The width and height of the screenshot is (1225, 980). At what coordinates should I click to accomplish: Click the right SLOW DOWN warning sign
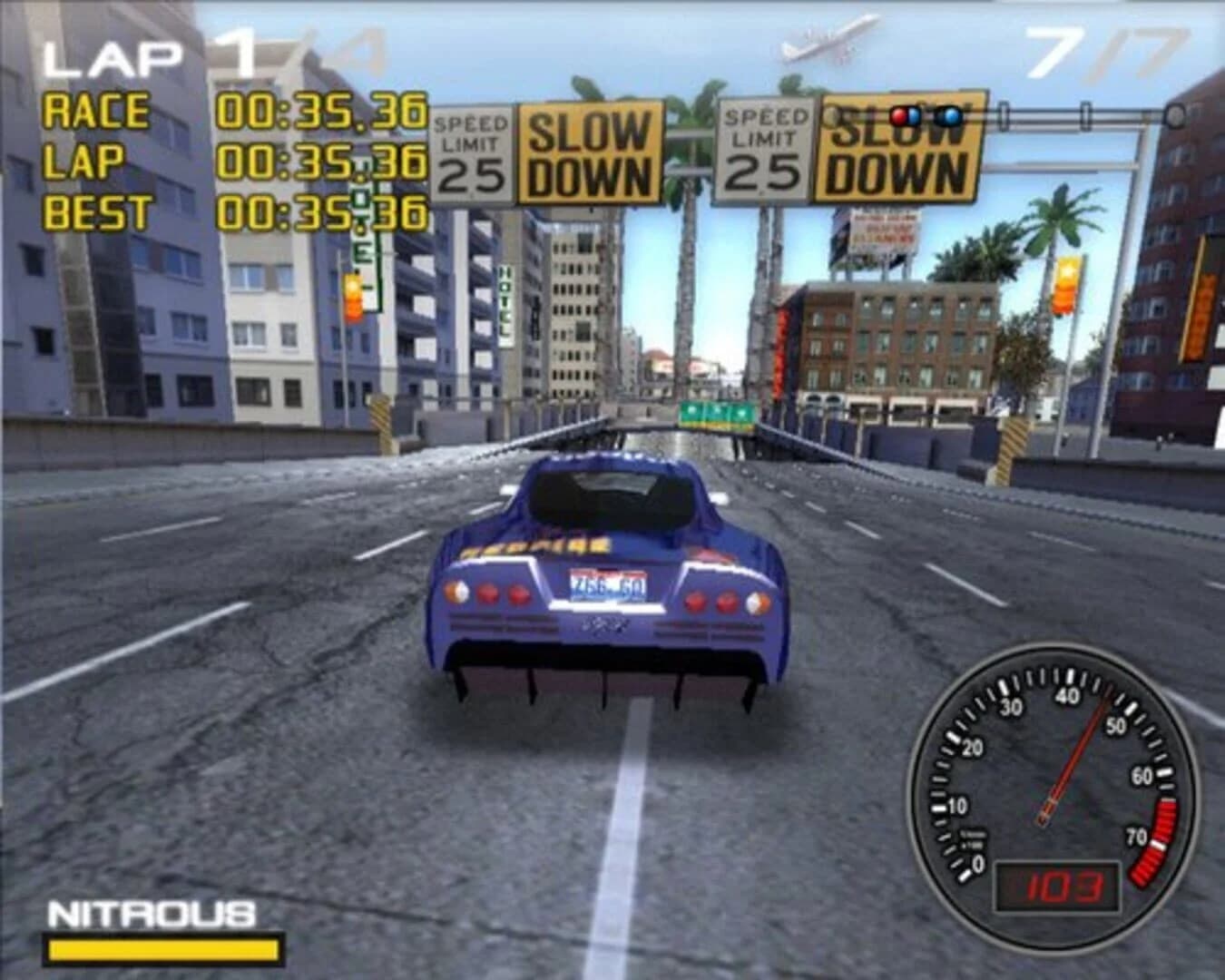click(x=898, y=154)
